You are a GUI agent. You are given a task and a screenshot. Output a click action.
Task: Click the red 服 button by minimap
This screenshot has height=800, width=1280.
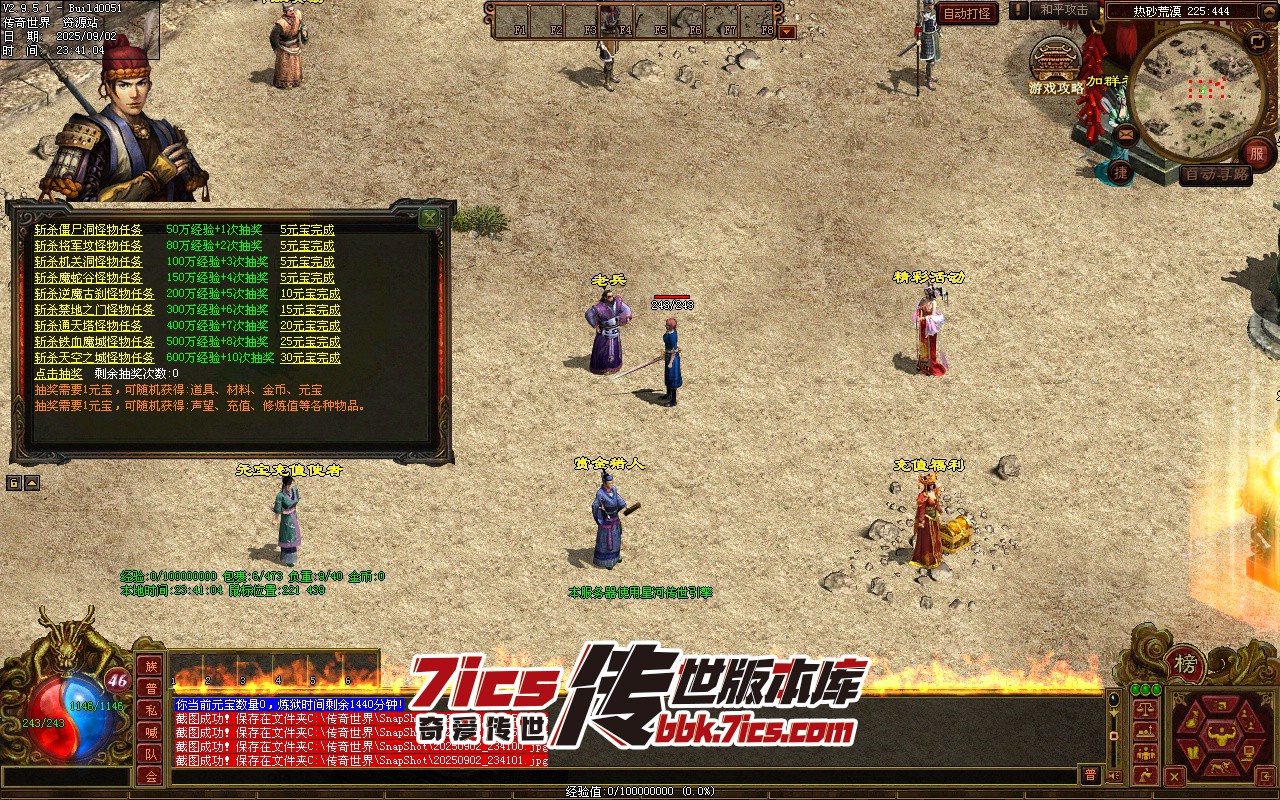click(x=1256, y=155)
